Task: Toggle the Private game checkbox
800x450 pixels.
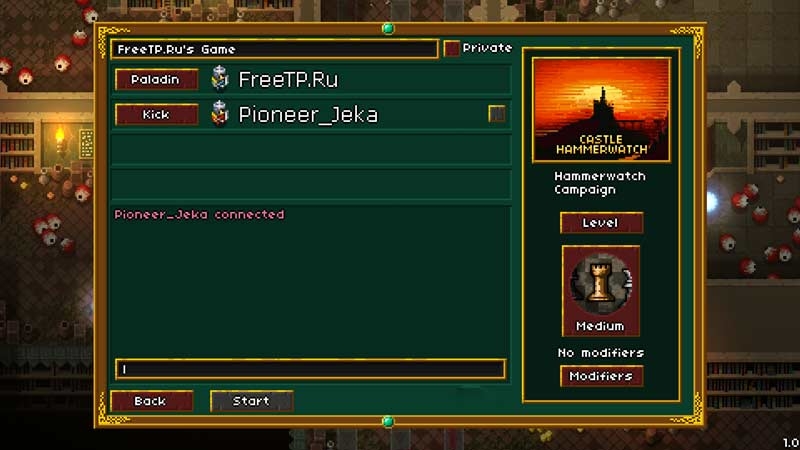Action: (452, 48)
